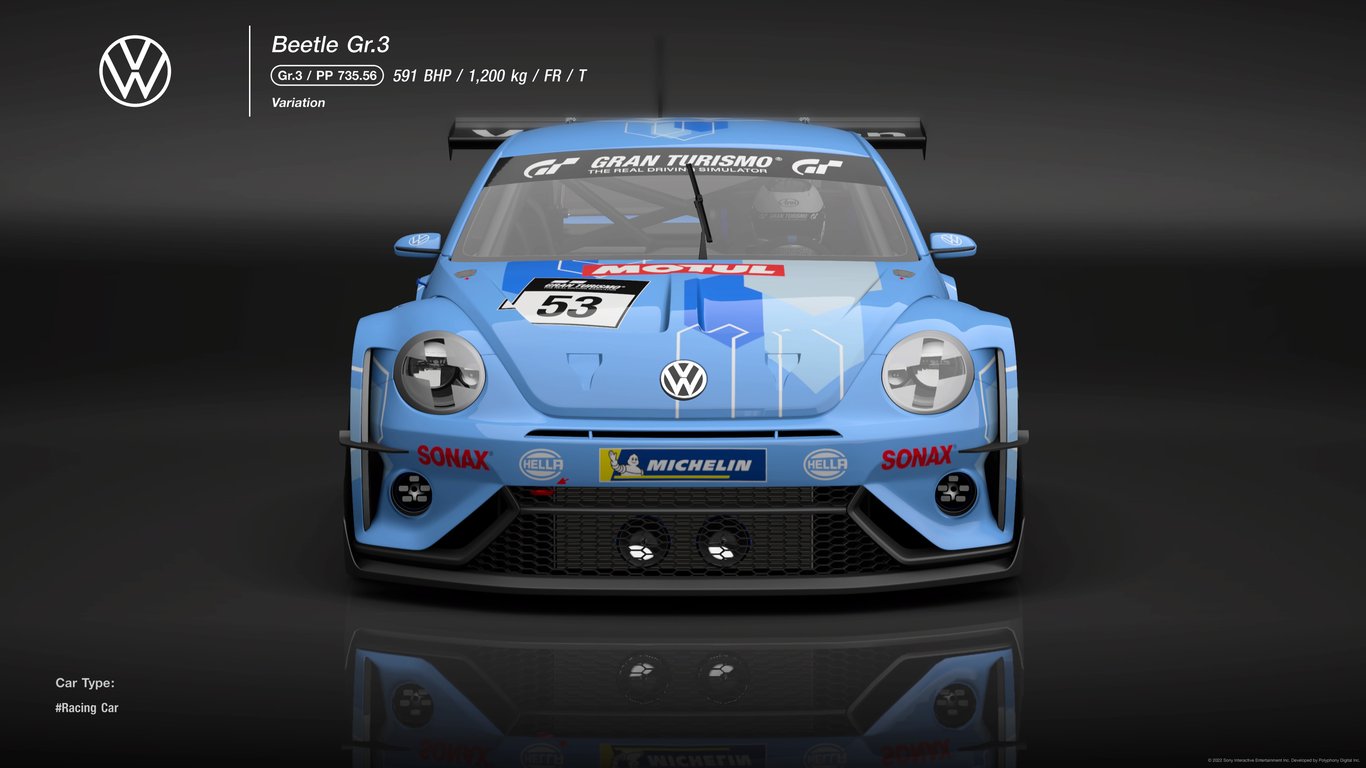Open the Gr.3 / PP 735.56 badge

coord(325,74)
